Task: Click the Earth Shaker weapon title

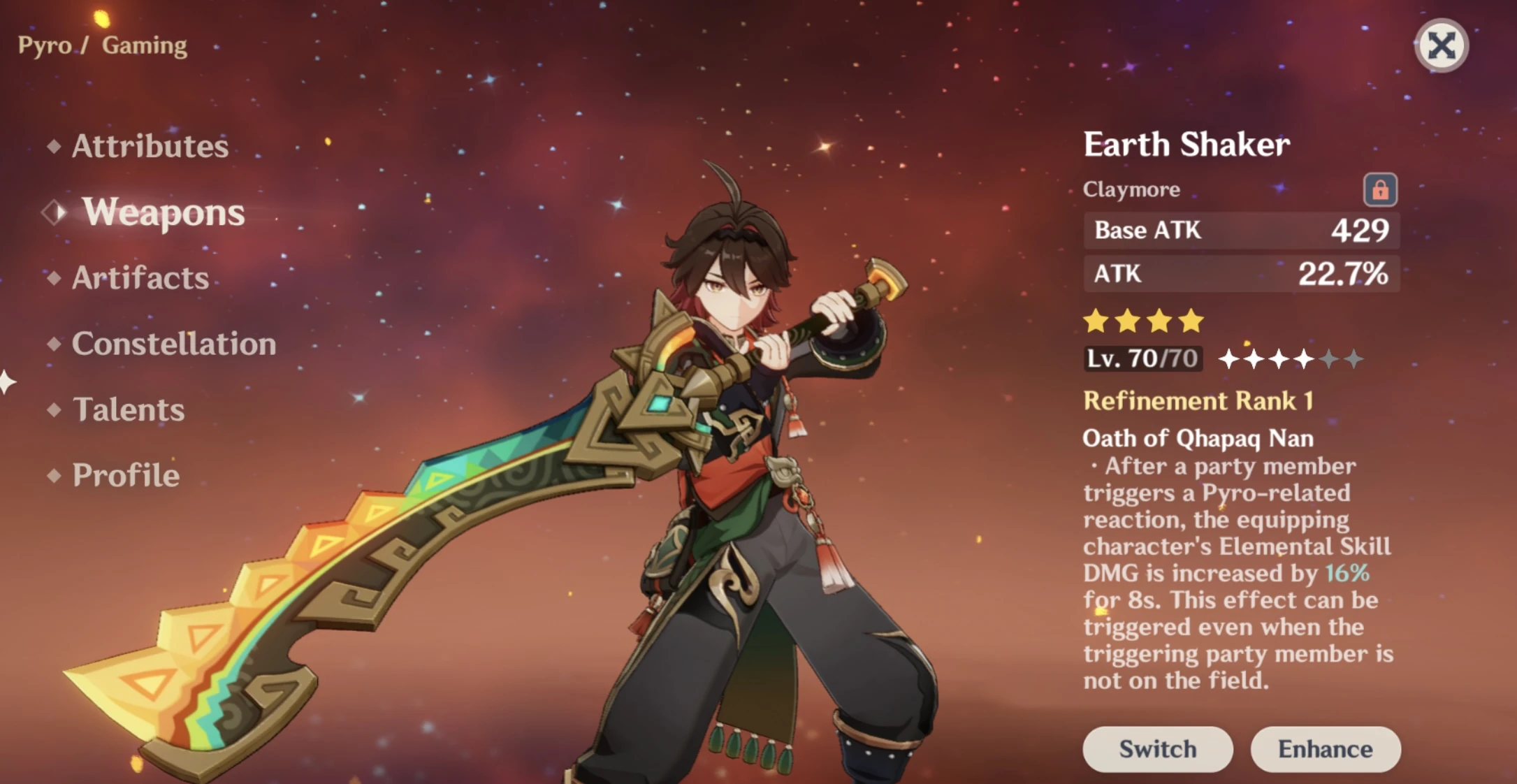Action: [1186, 145]
